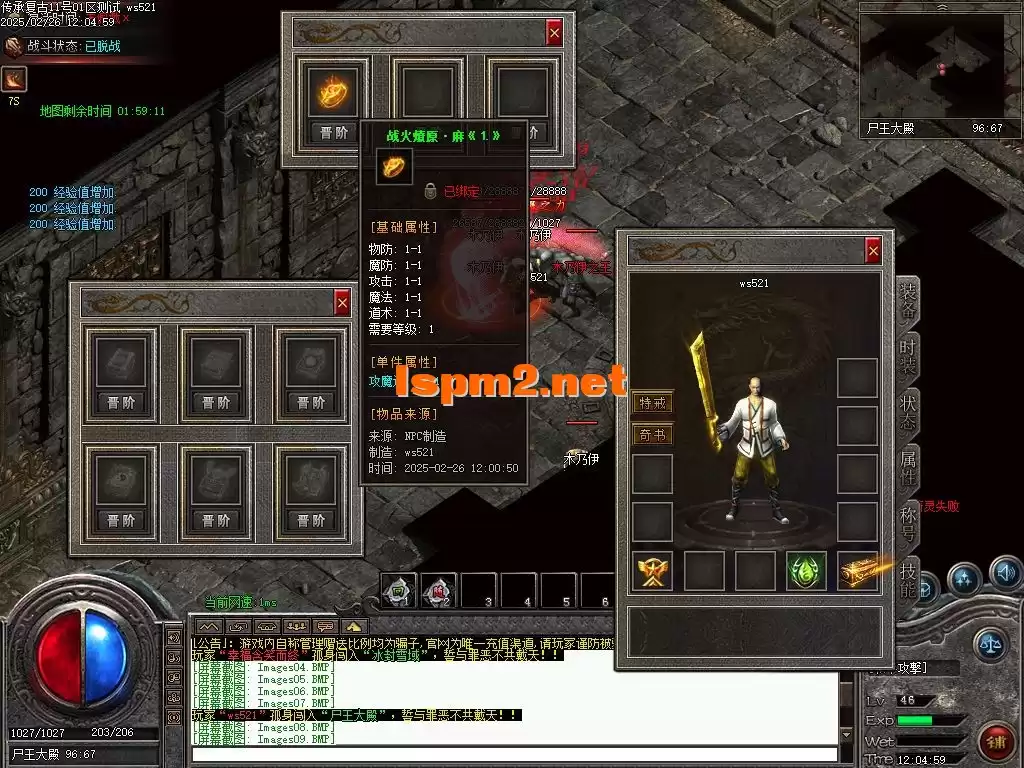Select the flaming orange item slot
This screenshot has height=768, width=1024.
333,93
